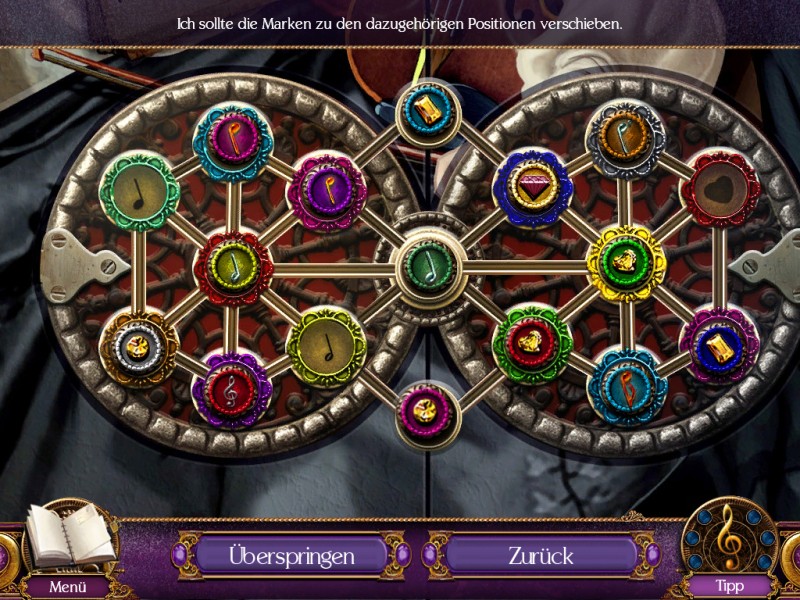This screenshot has width=800, height=600.
Task: Pick the magenta-framed purple note token
Action: (326, 190)
